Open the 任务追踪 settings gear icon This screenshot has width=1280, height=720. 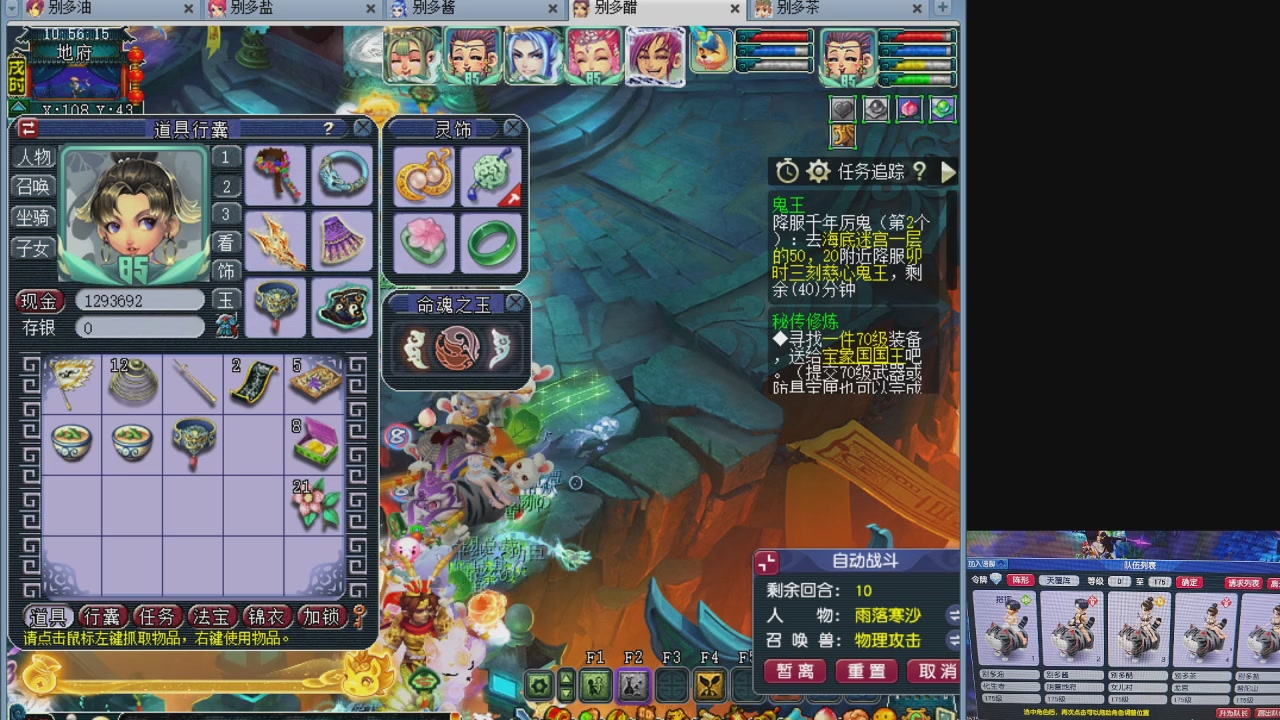tap(819, 172)
